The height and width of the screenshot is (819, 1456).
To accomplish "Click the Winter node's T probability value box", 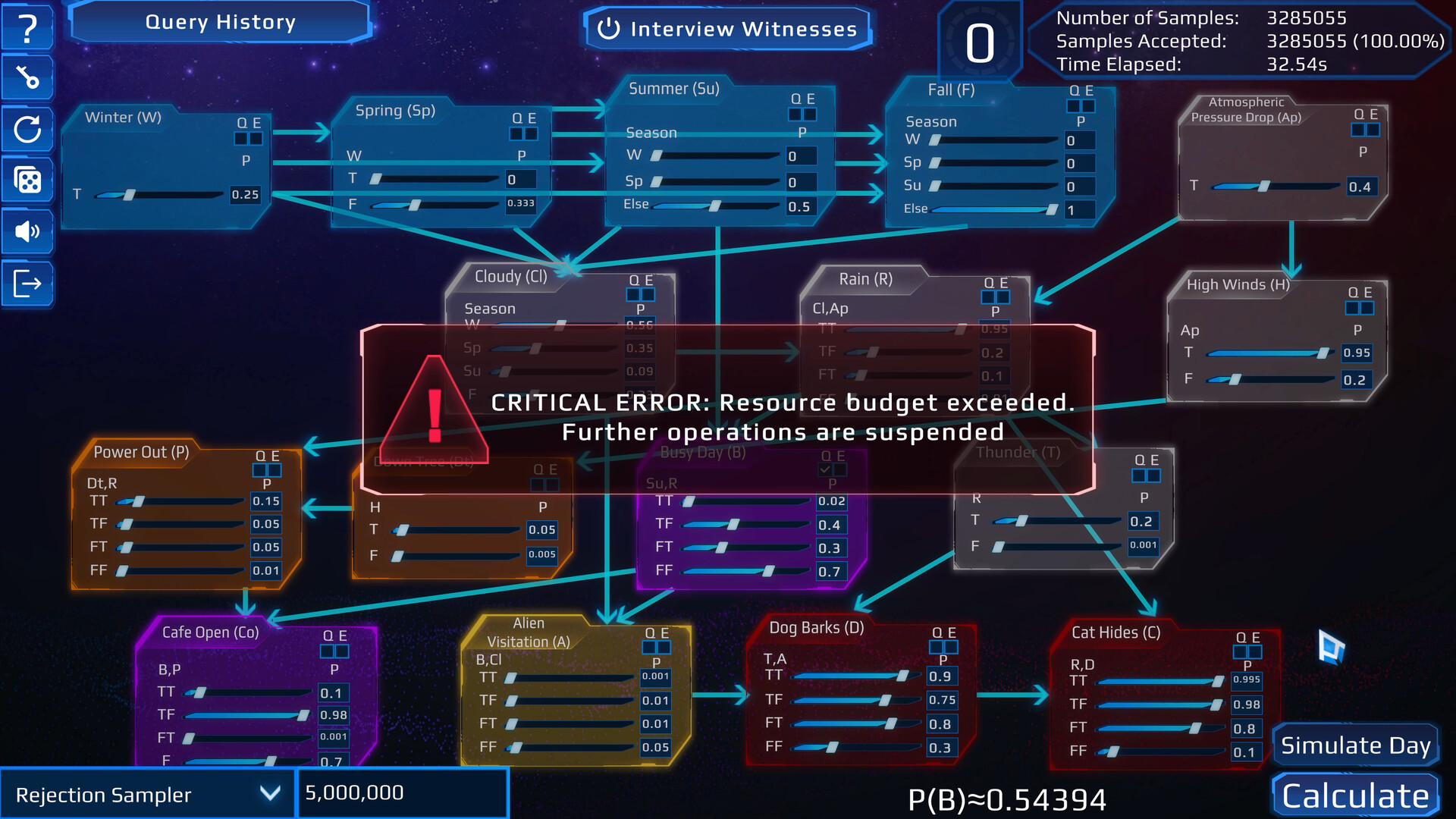I will 245,195.
